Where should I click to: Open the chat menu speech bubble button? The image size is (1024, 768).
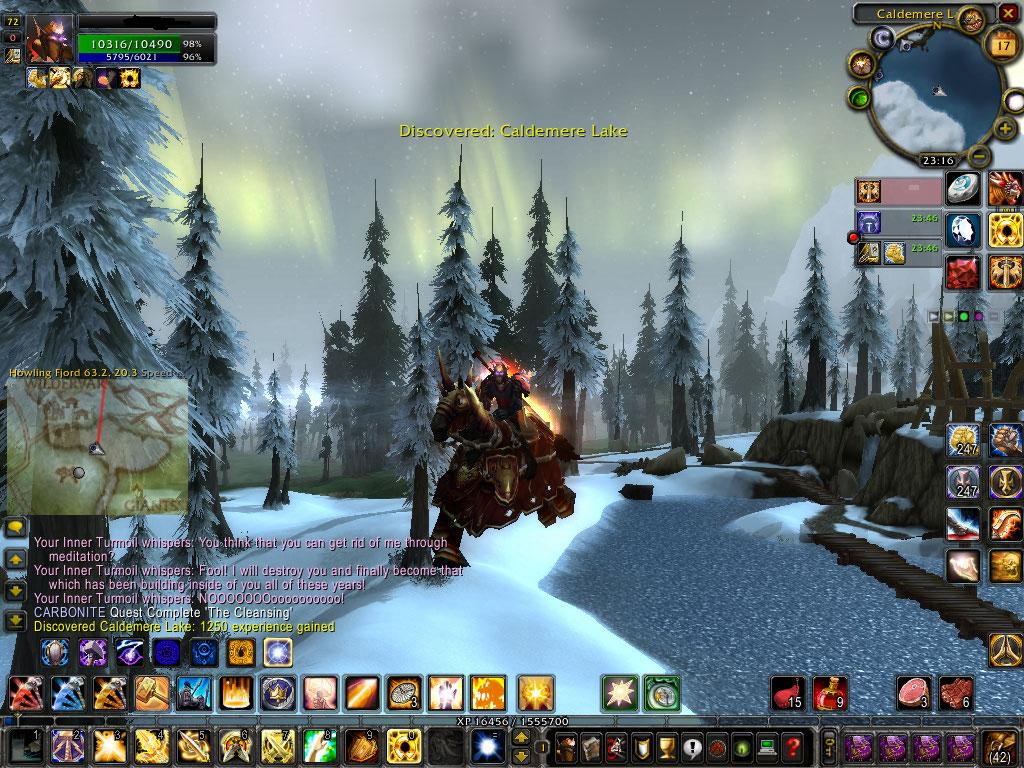pyautogui.click(x=16, y=527)
